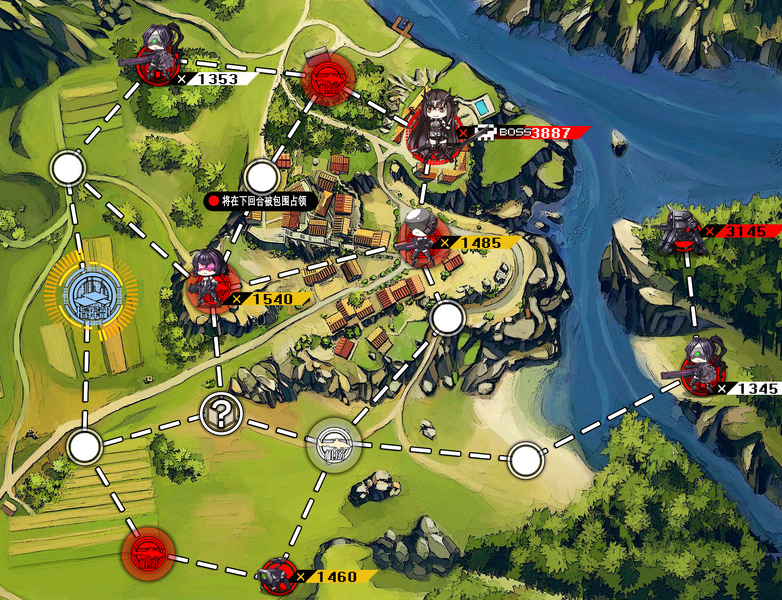Choose the gray neutral helipad node
The image size is (782, 600).
(334, 444)
